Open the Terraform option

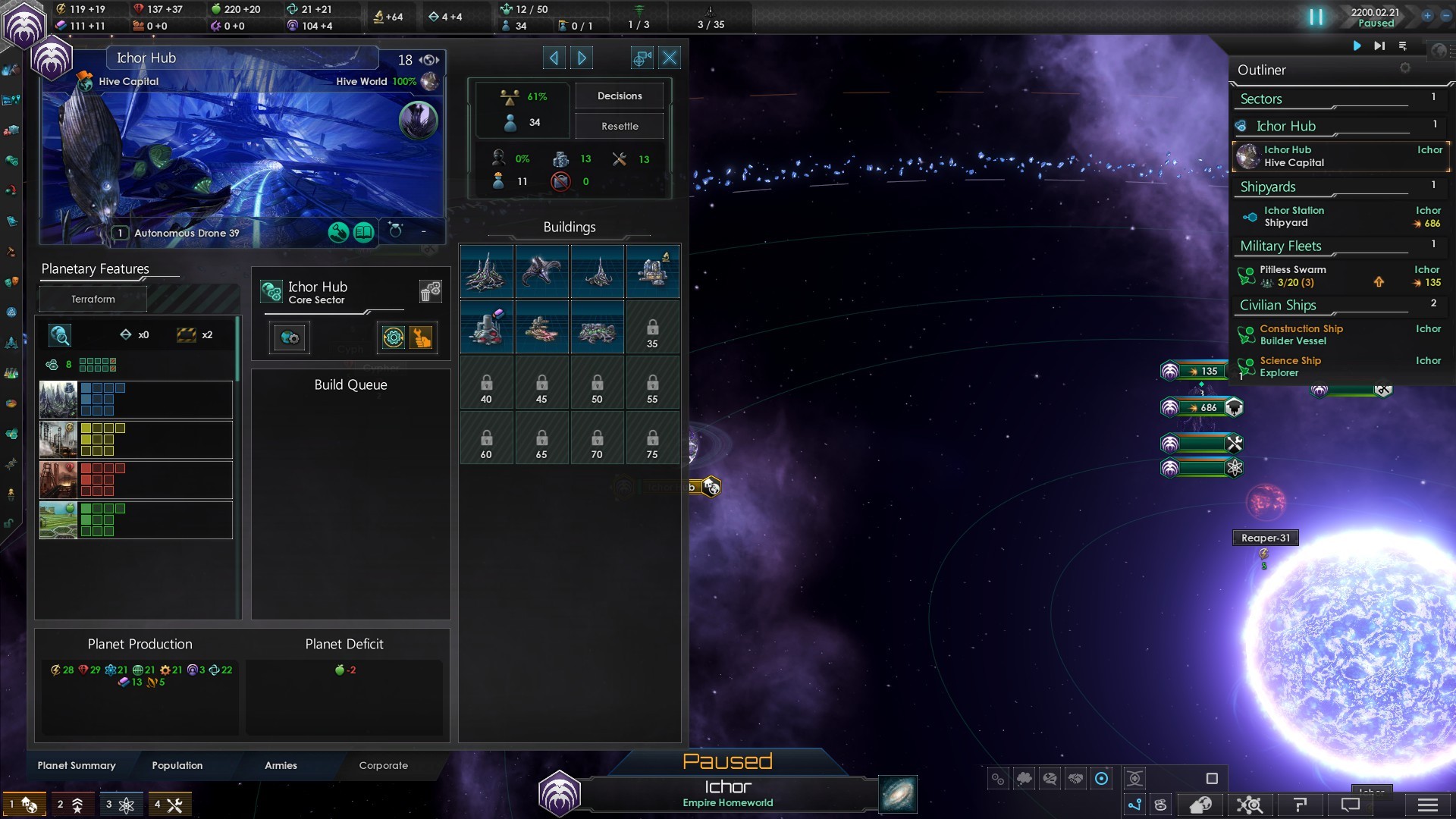(93, 299)
